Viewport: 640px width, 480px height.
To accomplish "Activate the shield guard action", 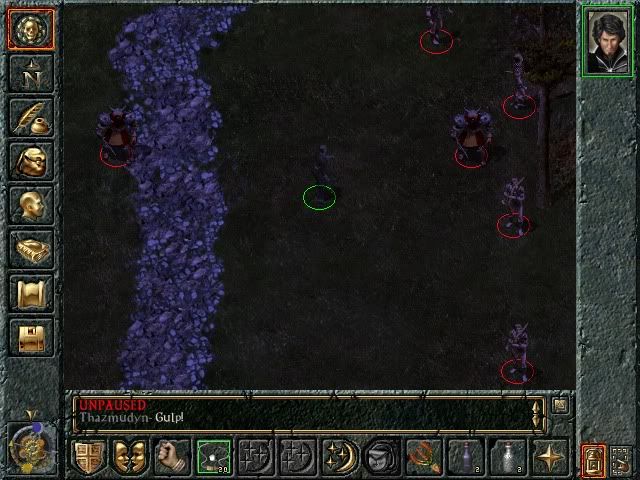I will [88, 457].
